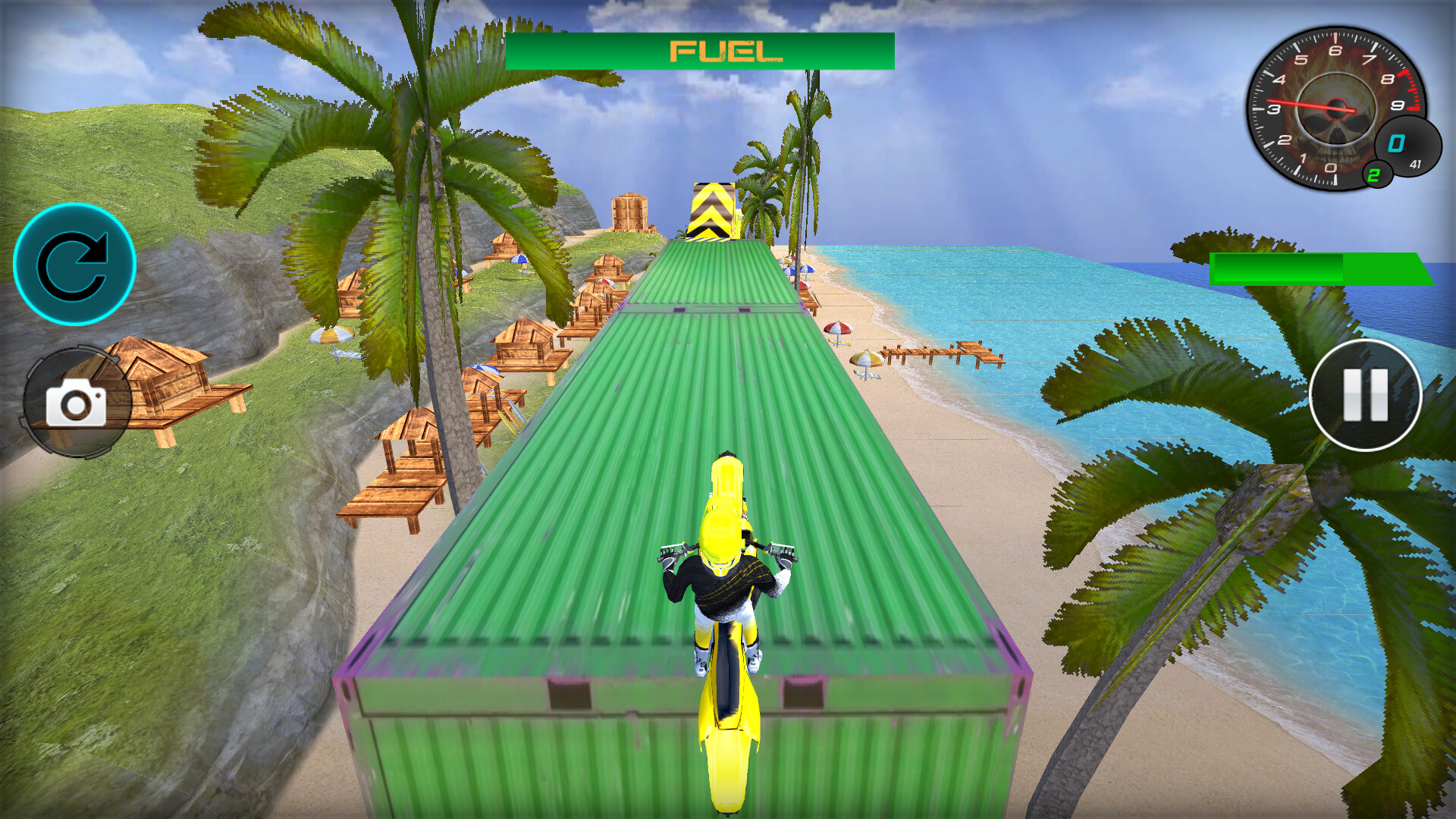
Task: Tap the yellow-and-black ramp obstacle ahead
Action: [713, 212]
